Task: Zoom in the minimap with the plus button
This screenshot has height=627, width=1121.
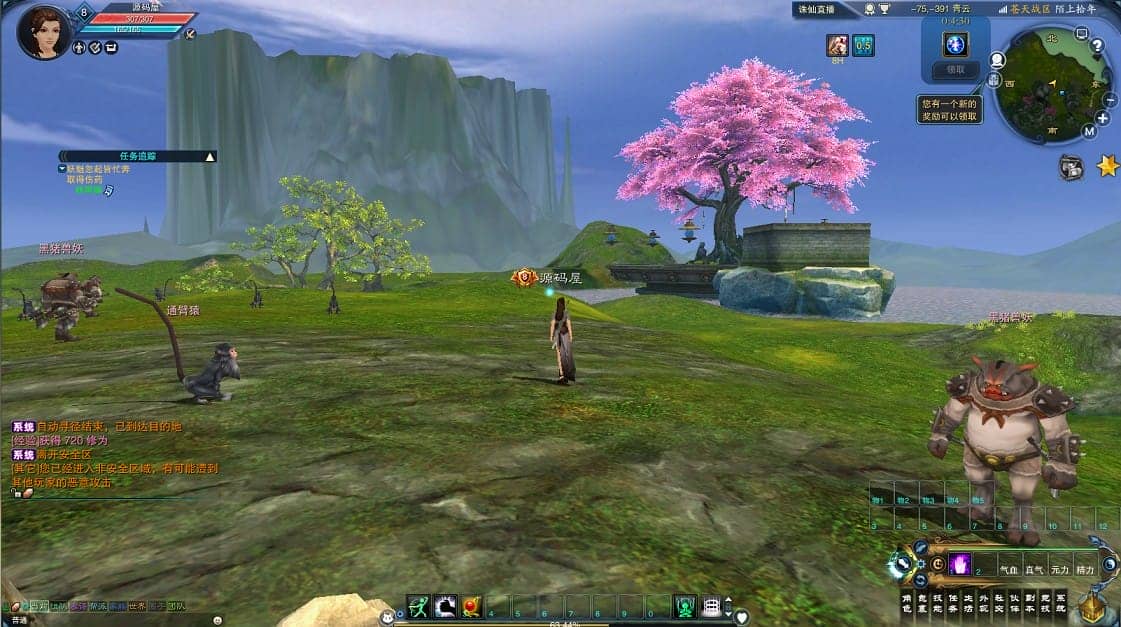Action: tap(1102, 118)
